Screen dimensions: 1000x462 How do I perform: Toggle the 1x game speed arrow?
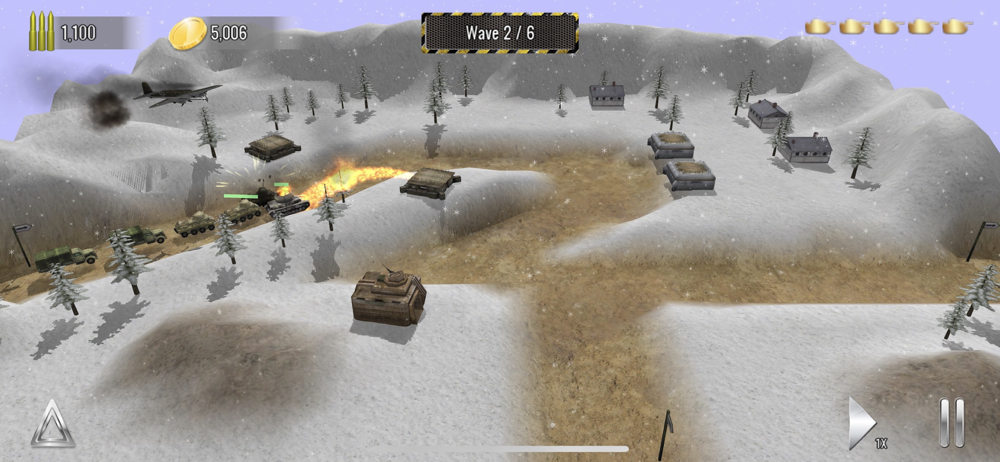click(863, 423)
